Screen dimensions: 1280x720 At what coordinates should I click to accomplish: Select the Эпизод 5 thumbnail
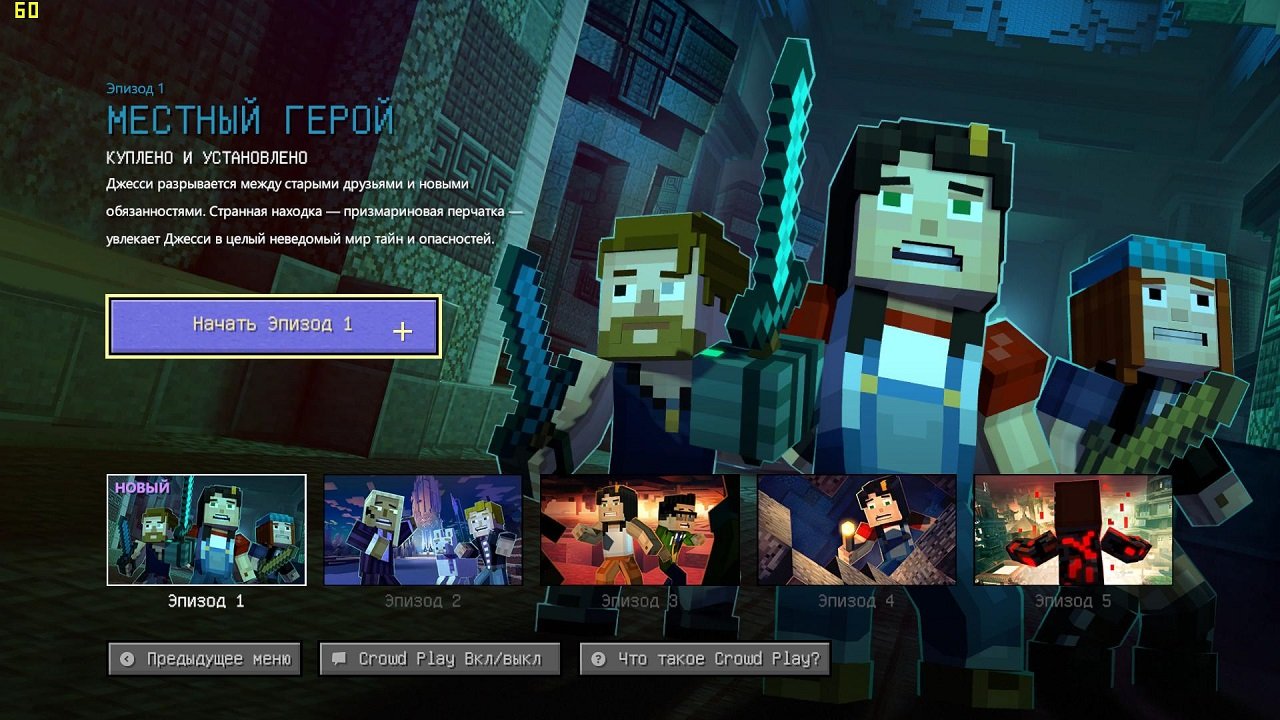click(1072, 530)
